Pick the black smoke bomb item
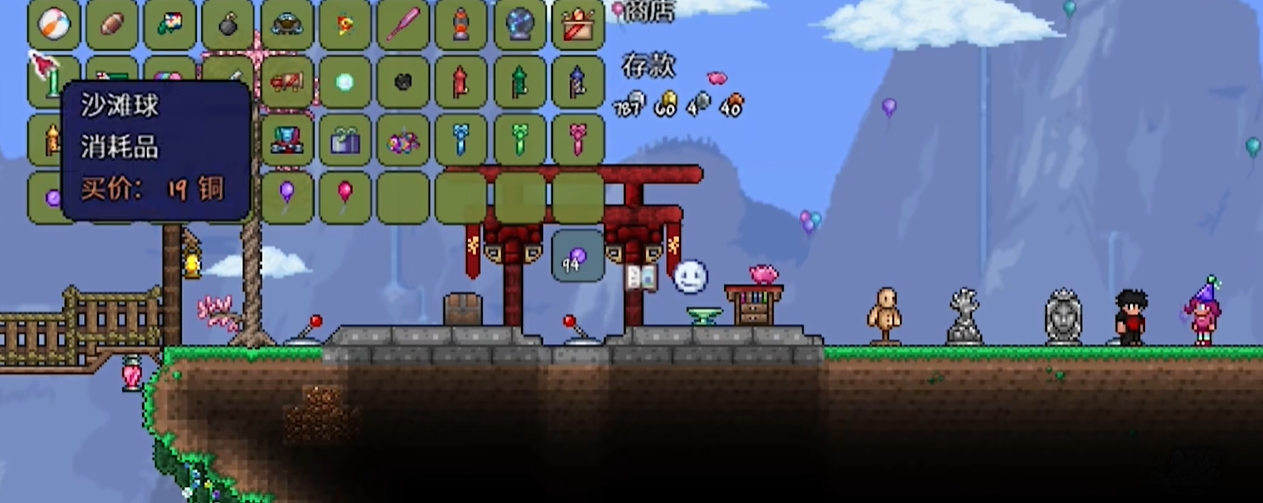The image size is (1263, 503). 228,25
